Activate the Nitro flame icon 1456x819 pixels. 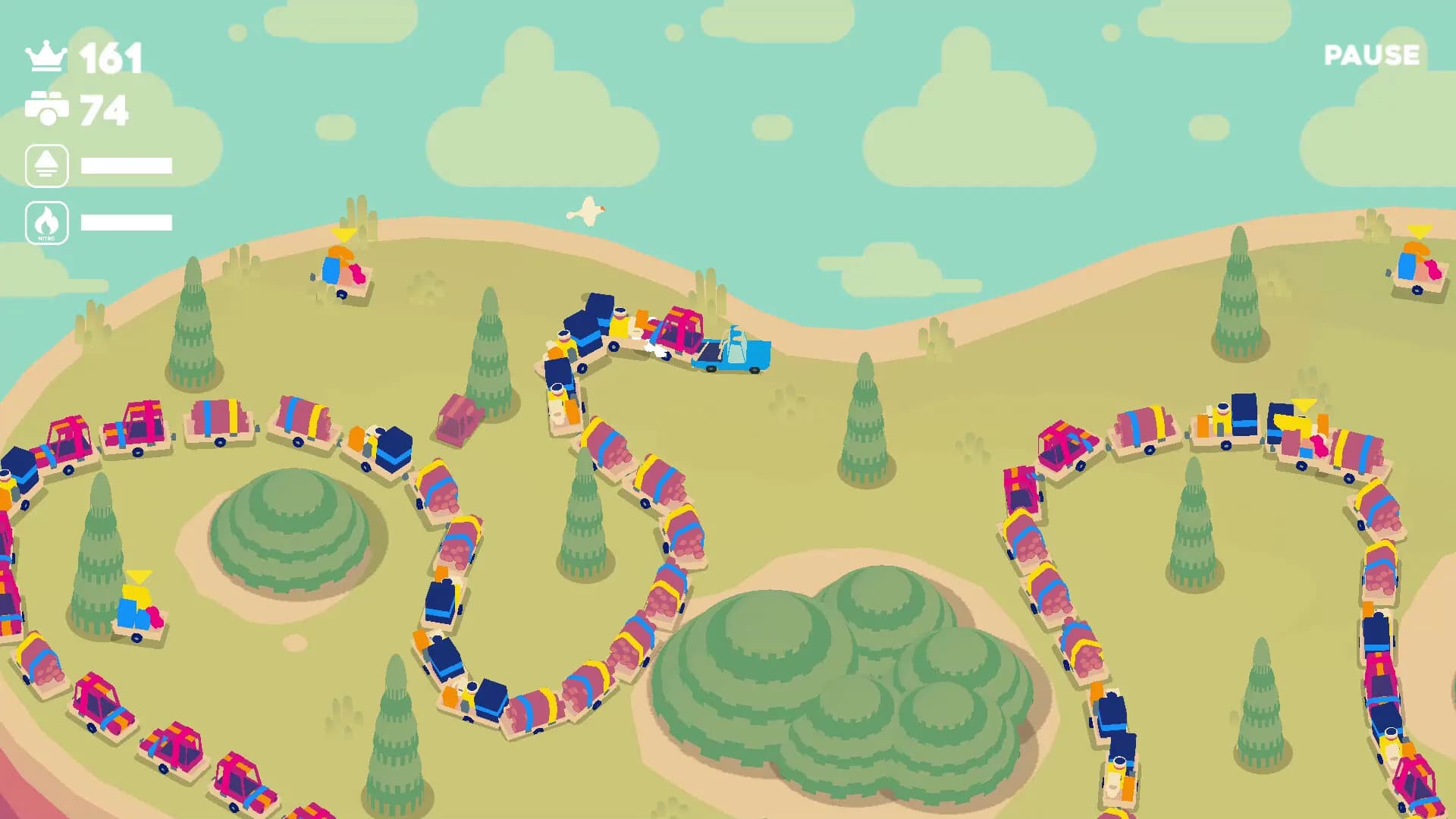[47, 222]
